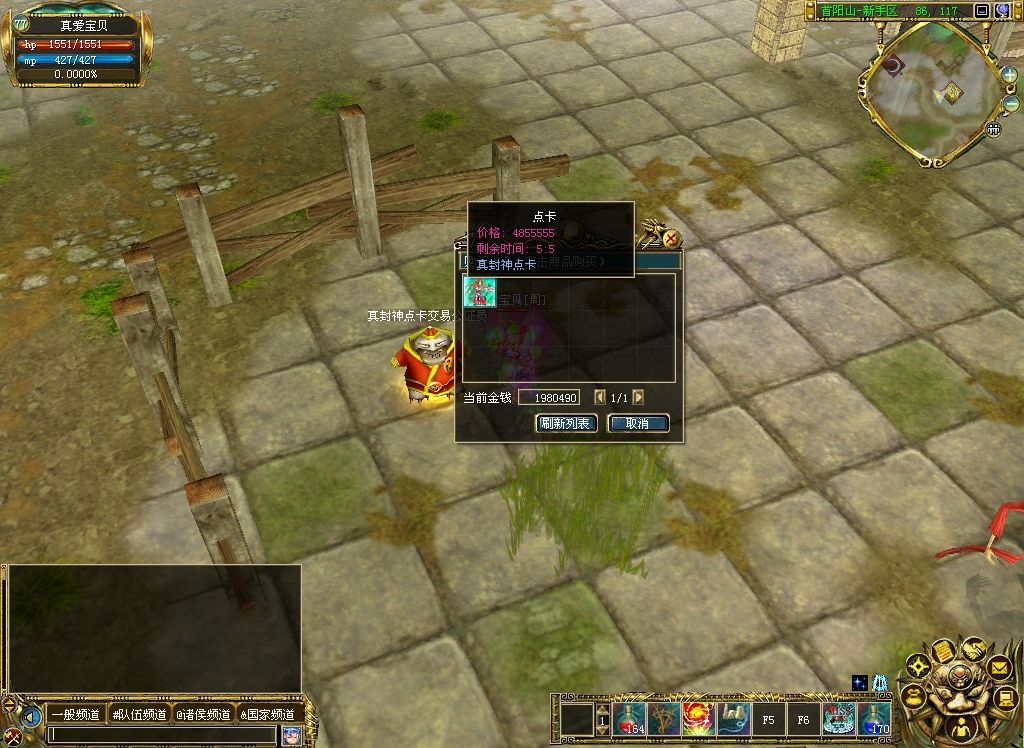The width and height of the screenshot is (1024, 748).
Task: Open the world map globe icon
Action: point(1002,11)
